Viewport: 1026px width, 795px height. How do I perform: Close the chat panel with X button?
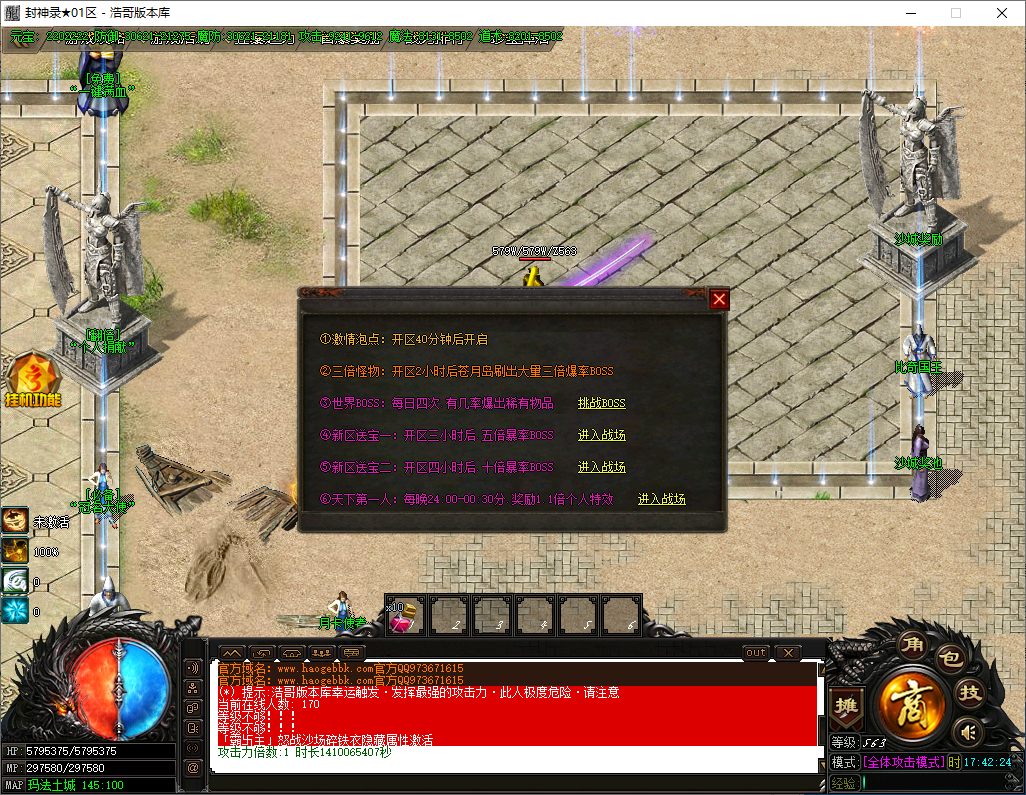[788, 653]
